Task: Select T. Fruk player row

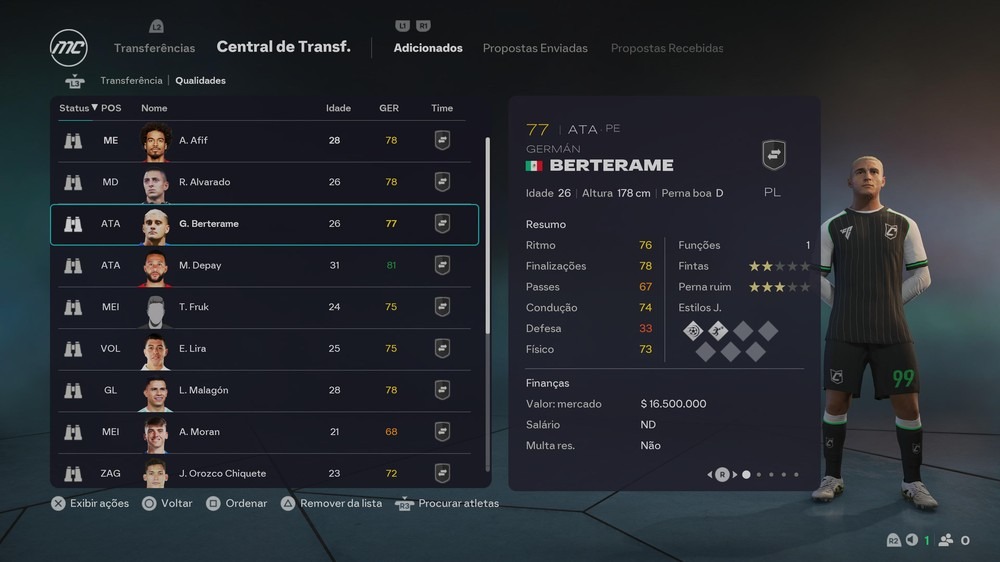Action: coord(264,307)
